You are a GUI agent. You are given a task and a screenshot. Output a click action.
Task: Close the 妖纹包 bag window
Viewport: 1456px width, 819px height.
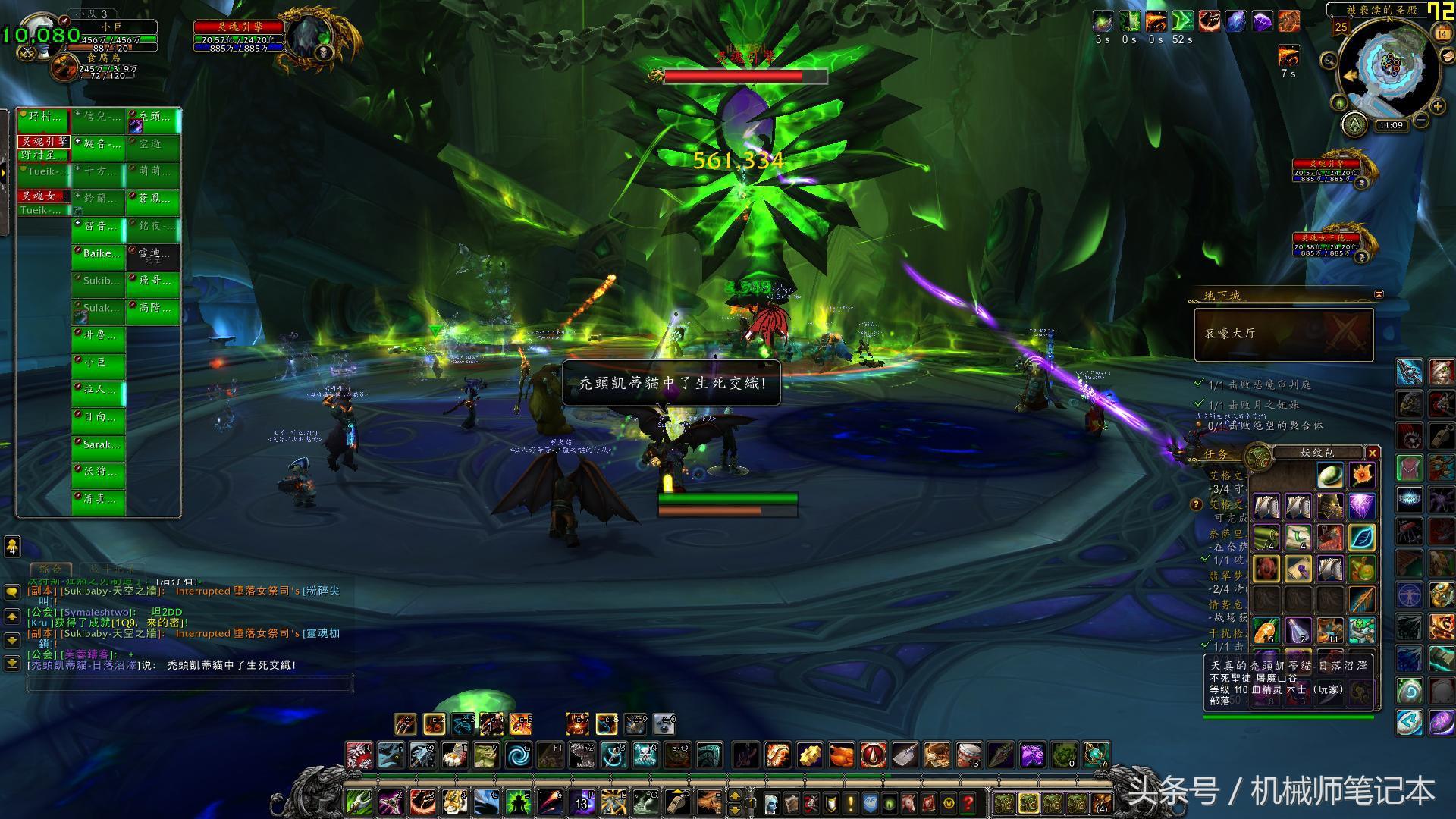1372,453
